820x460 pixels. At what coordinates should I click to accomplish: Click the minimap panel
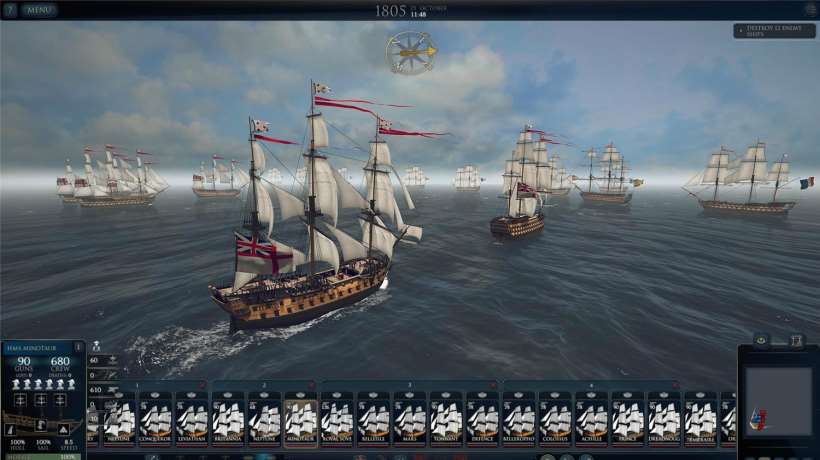[x=779, y=402]
